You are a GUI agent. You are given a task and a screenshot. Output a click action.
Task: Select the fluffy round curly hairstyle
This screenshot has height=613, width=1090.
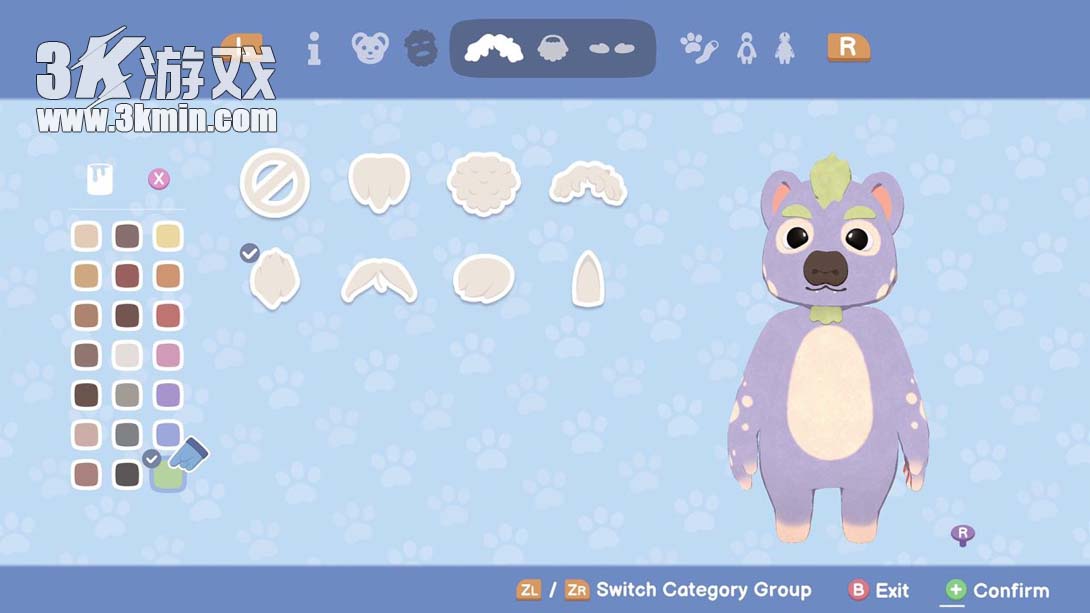click(483, 183)
